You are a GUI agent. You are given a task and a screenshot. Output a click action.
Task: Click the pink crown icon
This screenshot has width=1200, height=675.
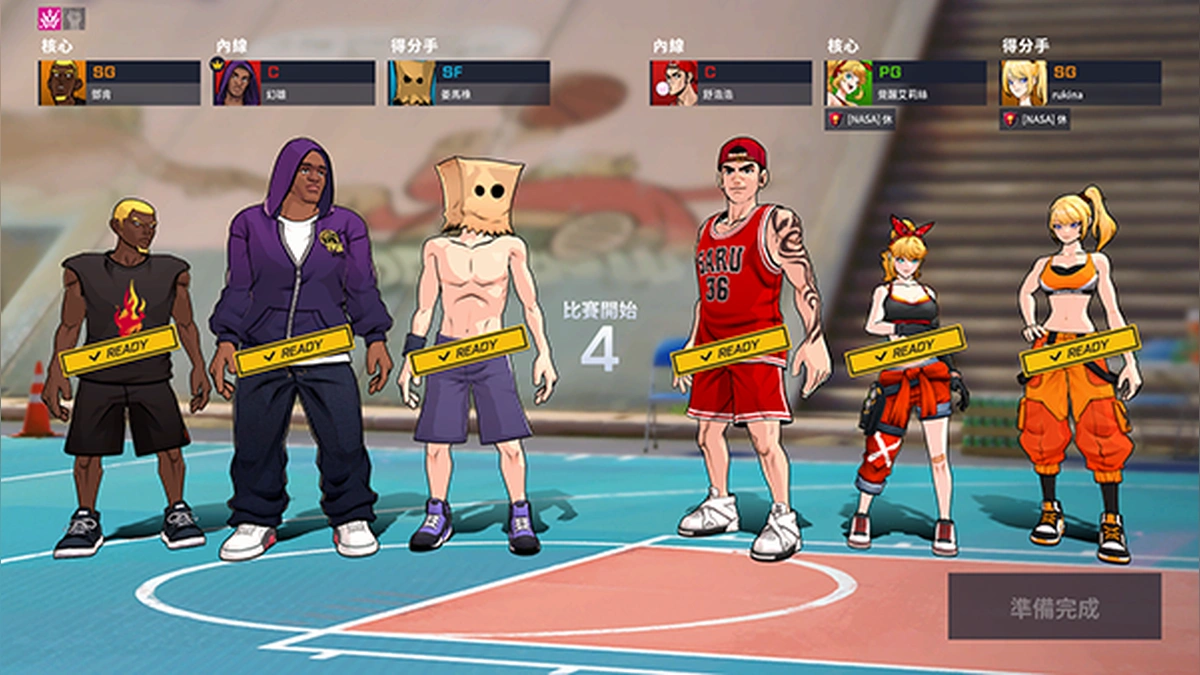49,18
